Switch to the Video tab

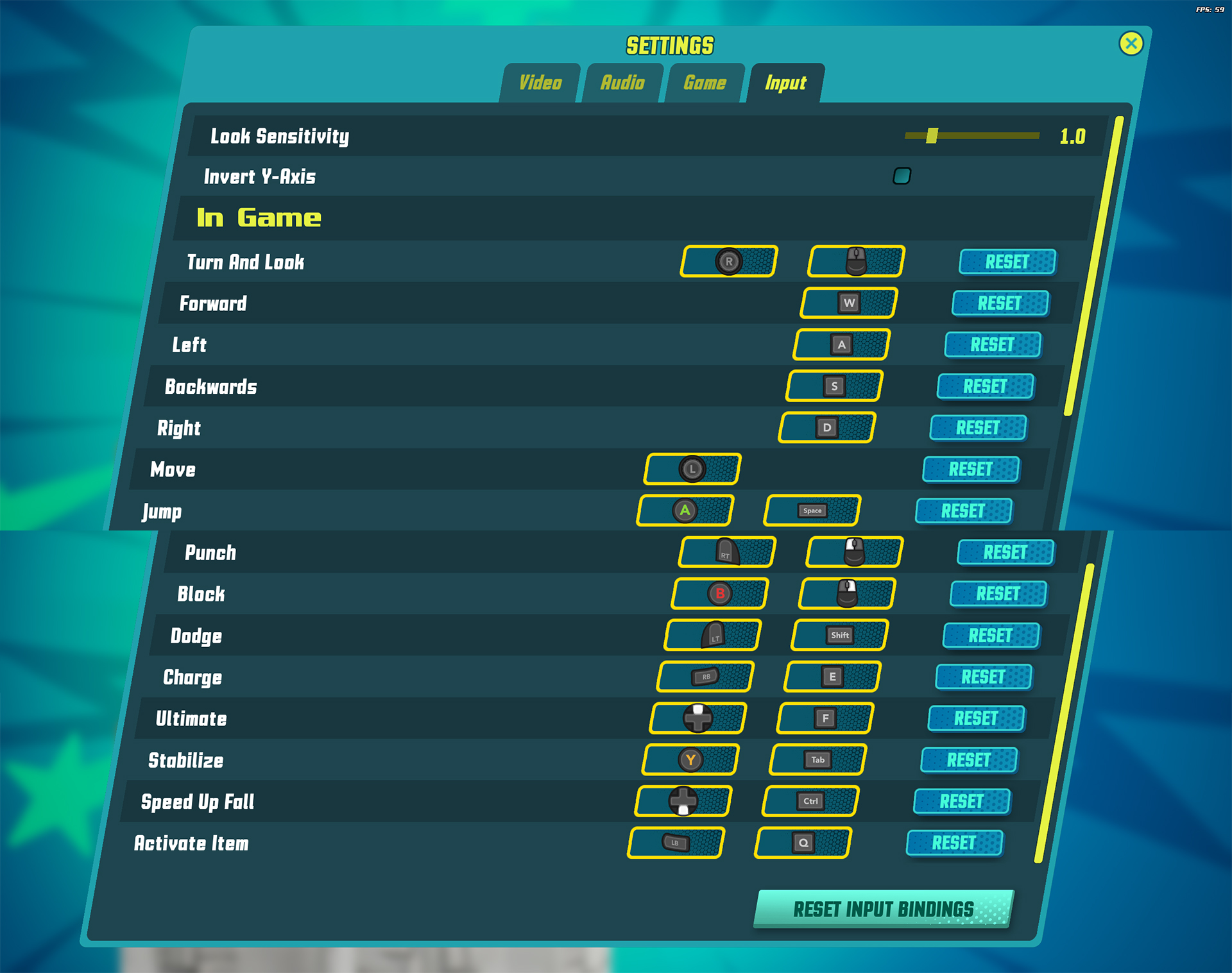[540, 83]
